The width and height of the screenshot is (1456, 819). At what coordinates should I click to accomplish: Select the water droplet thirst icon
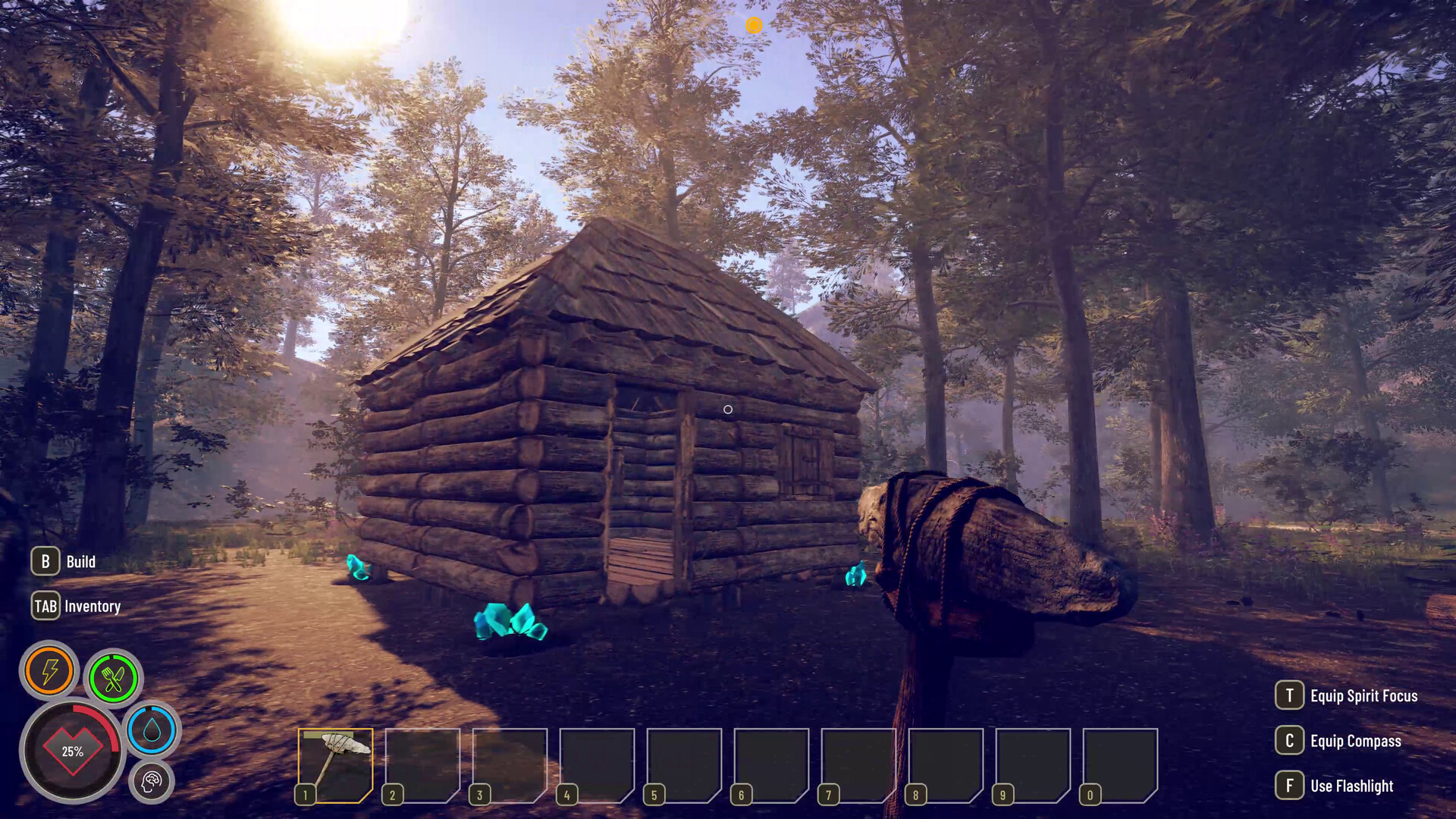click(152, 730)
